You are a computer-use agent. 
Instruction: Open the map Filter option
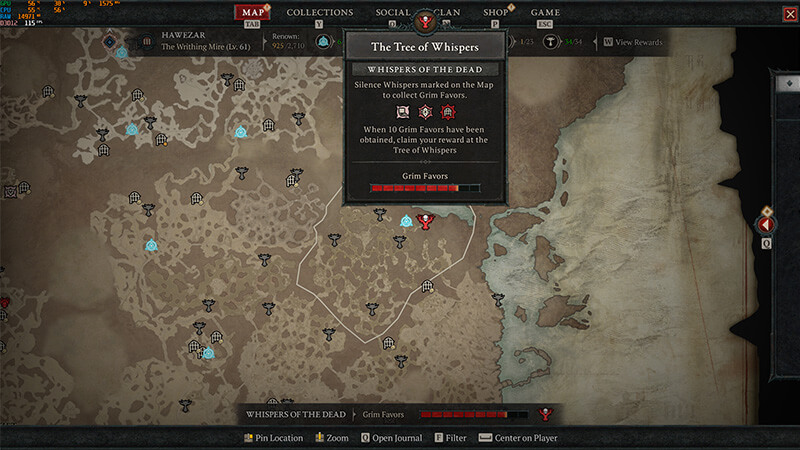[x=450, y=438]
